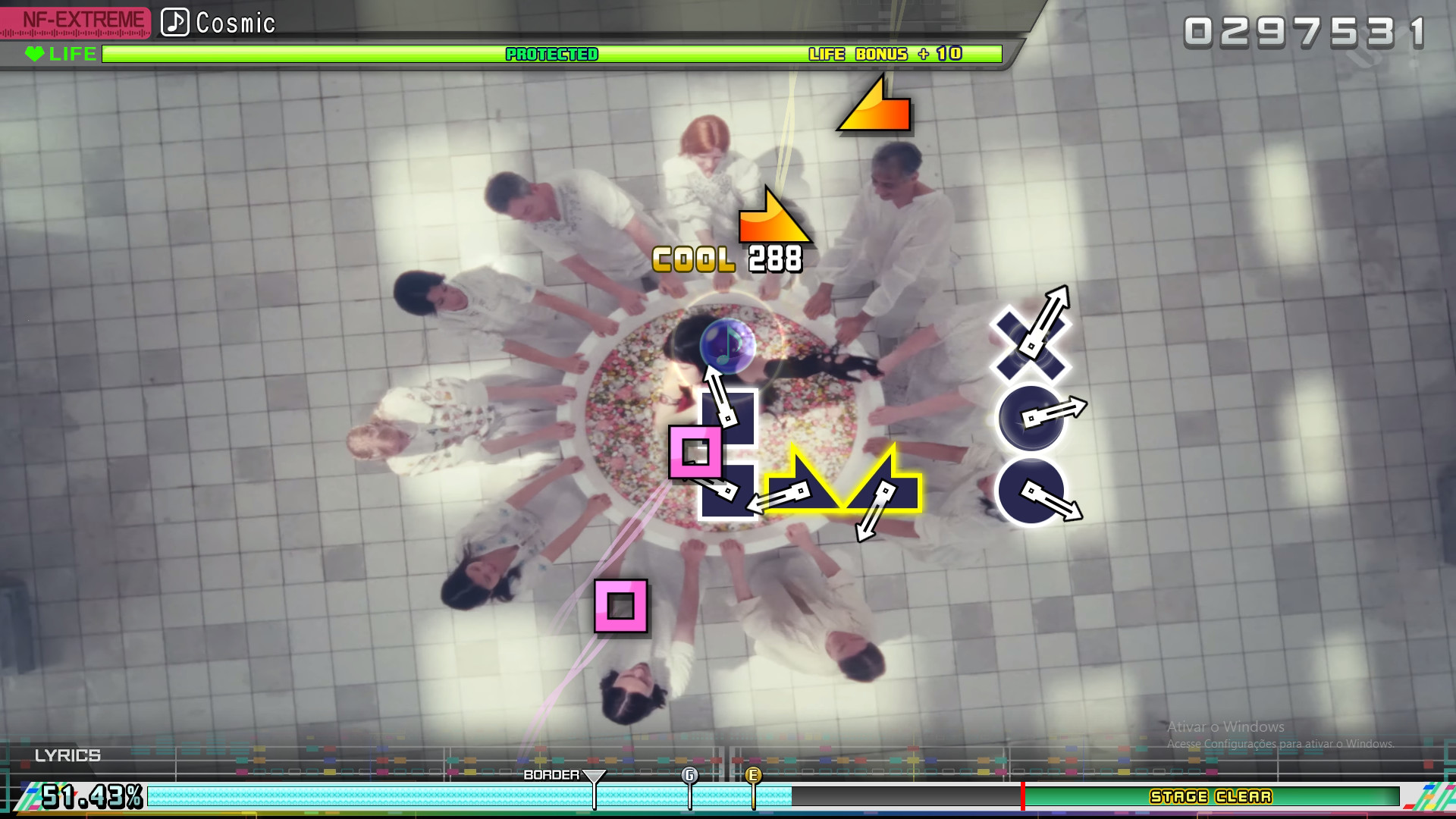Expand the G rank threshold marker
Screen dimensions: 1456x819
tap(689, 776)
